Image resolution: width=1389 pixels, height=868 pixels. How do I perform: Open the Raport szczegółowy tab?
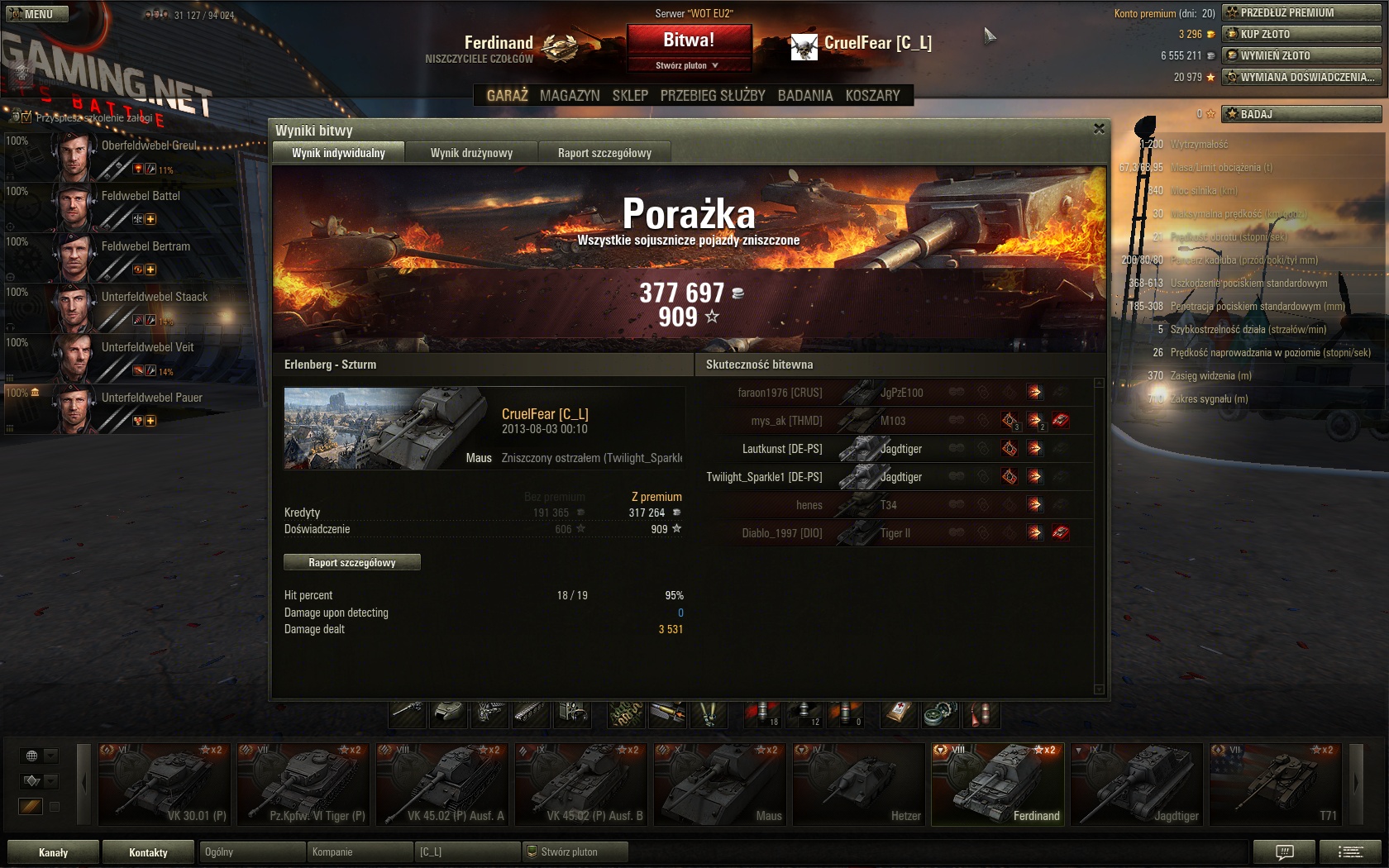(x=604, y=153)
